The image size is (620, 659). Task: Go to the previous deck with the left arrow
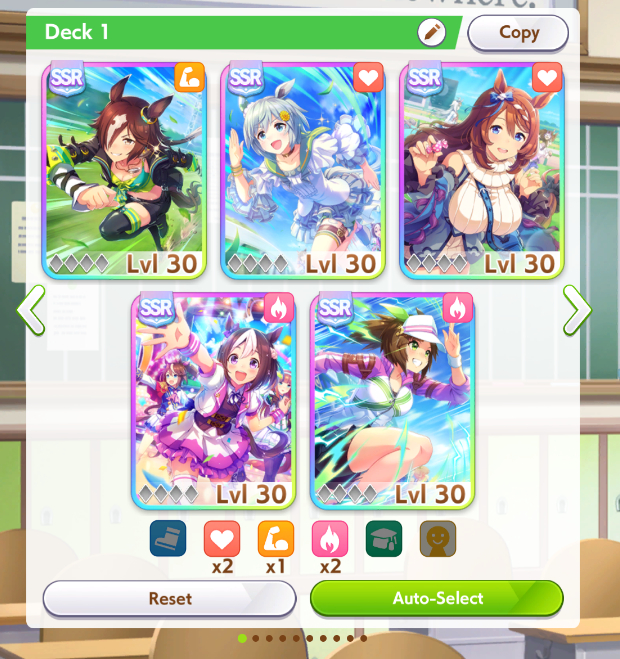(30, 310)
